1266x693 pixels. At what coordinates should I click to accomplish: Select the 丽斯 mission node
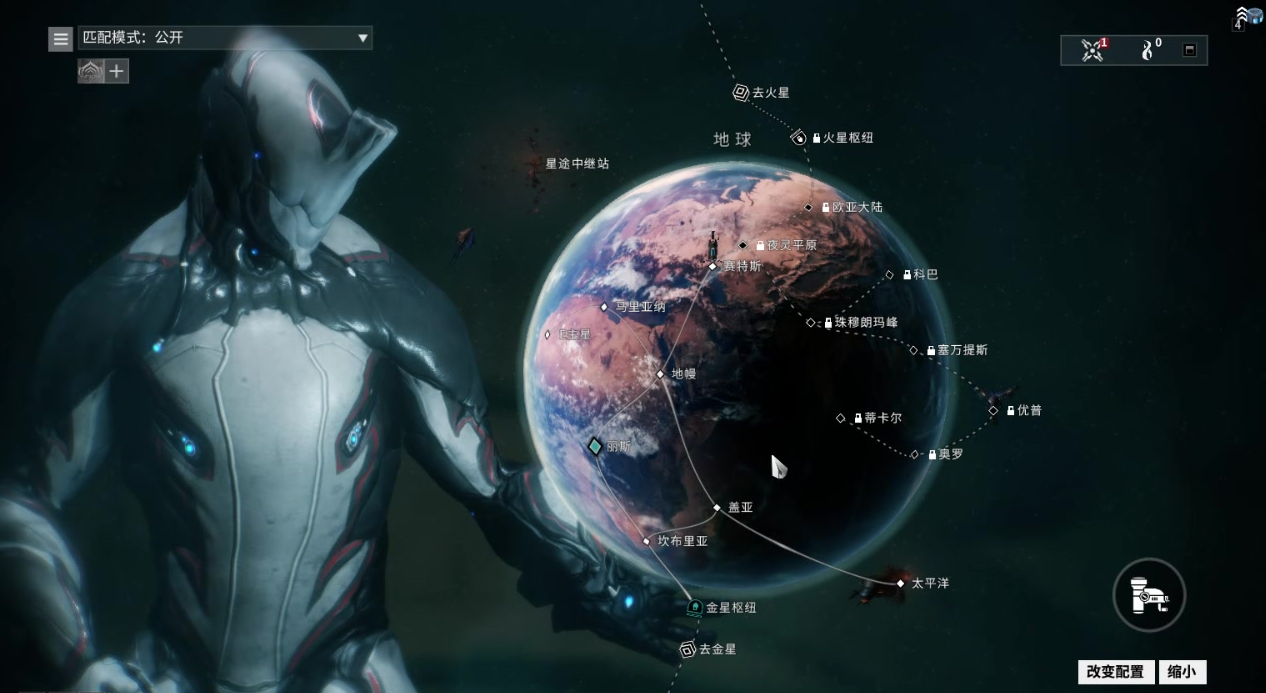tap(595, 446)
